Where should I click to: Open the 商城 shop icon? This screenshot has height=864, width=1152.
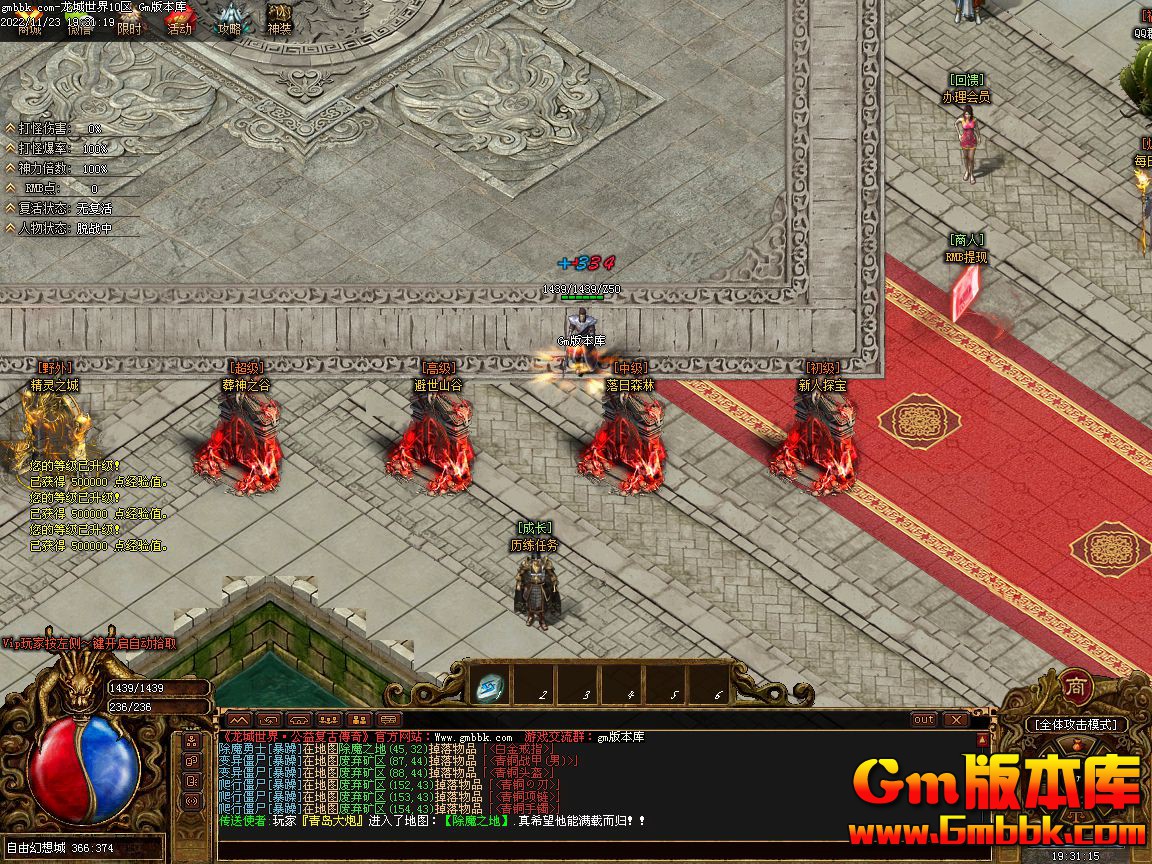pyautogui.click(x=30, y=22)
